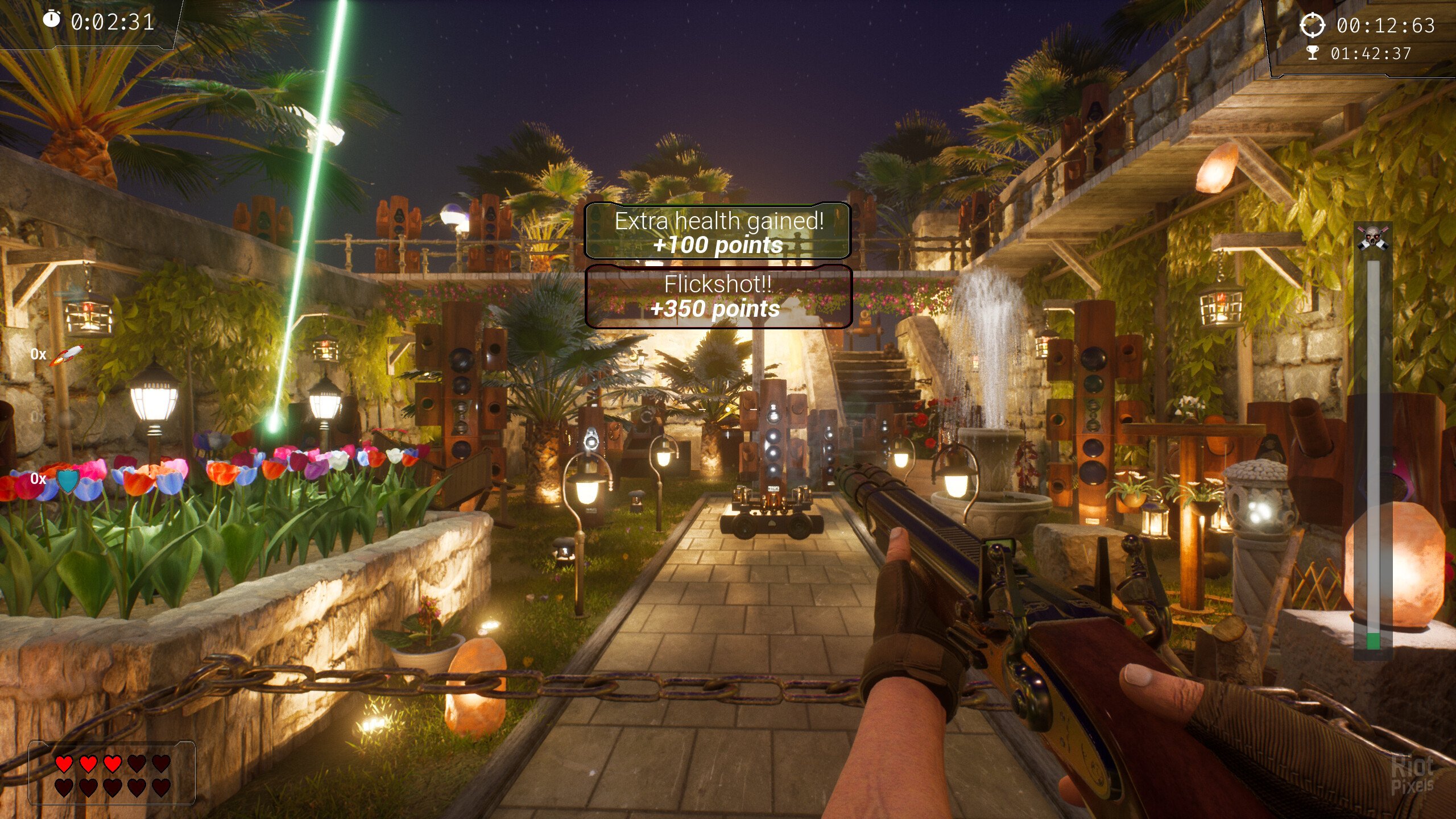Select the rocket power-up icon
This screenshot has height=819, width=1456.
click(x=67, y=355)
